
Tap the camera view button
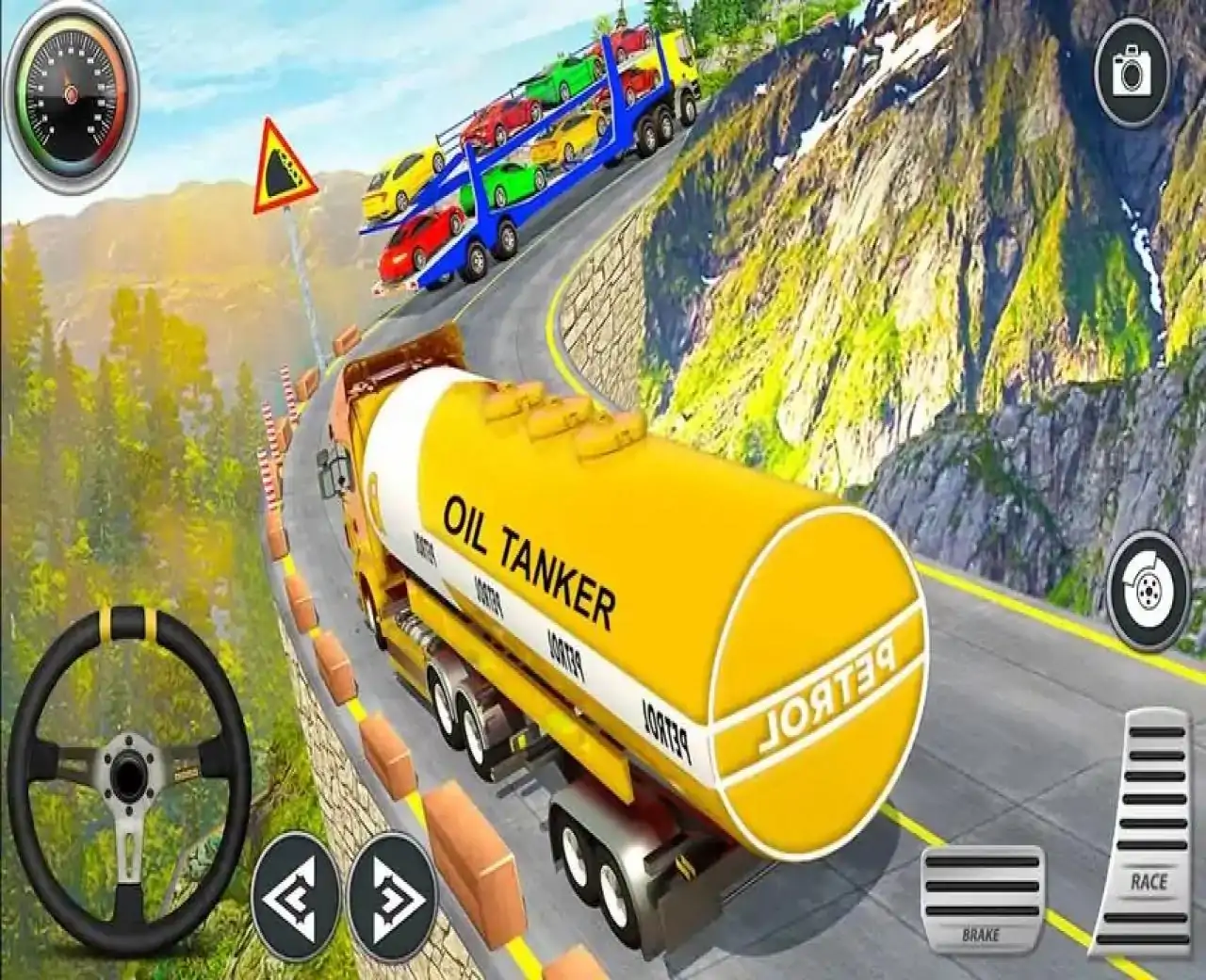point(1131,71)
